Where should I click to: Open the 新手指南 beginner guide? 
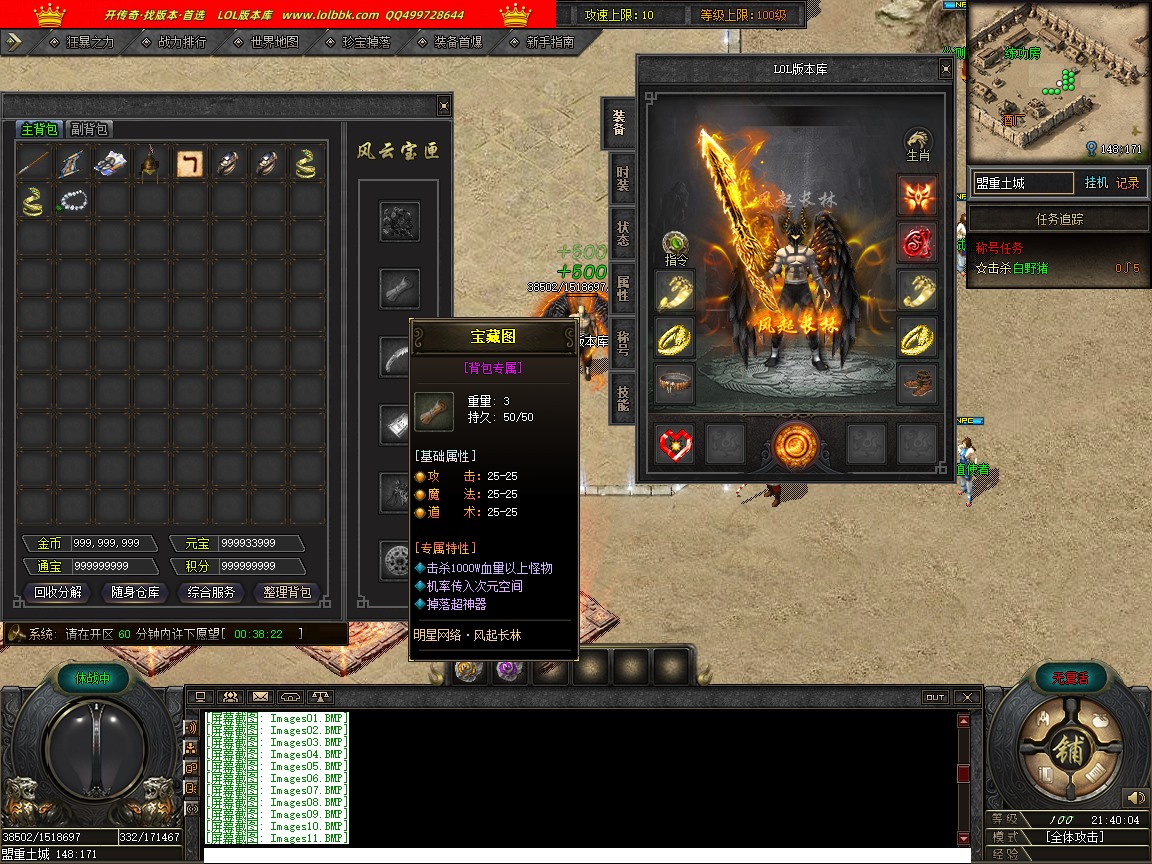point(550,42)
